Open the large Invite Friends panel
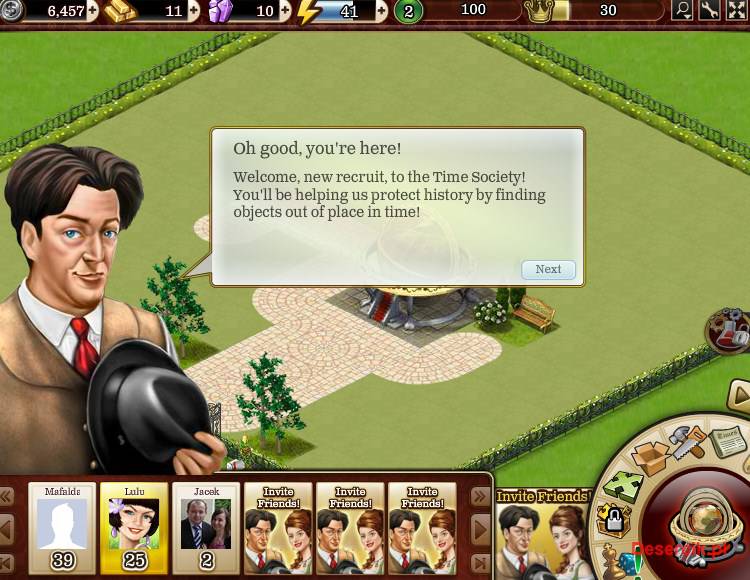The image size is (750, 580). 542,531
